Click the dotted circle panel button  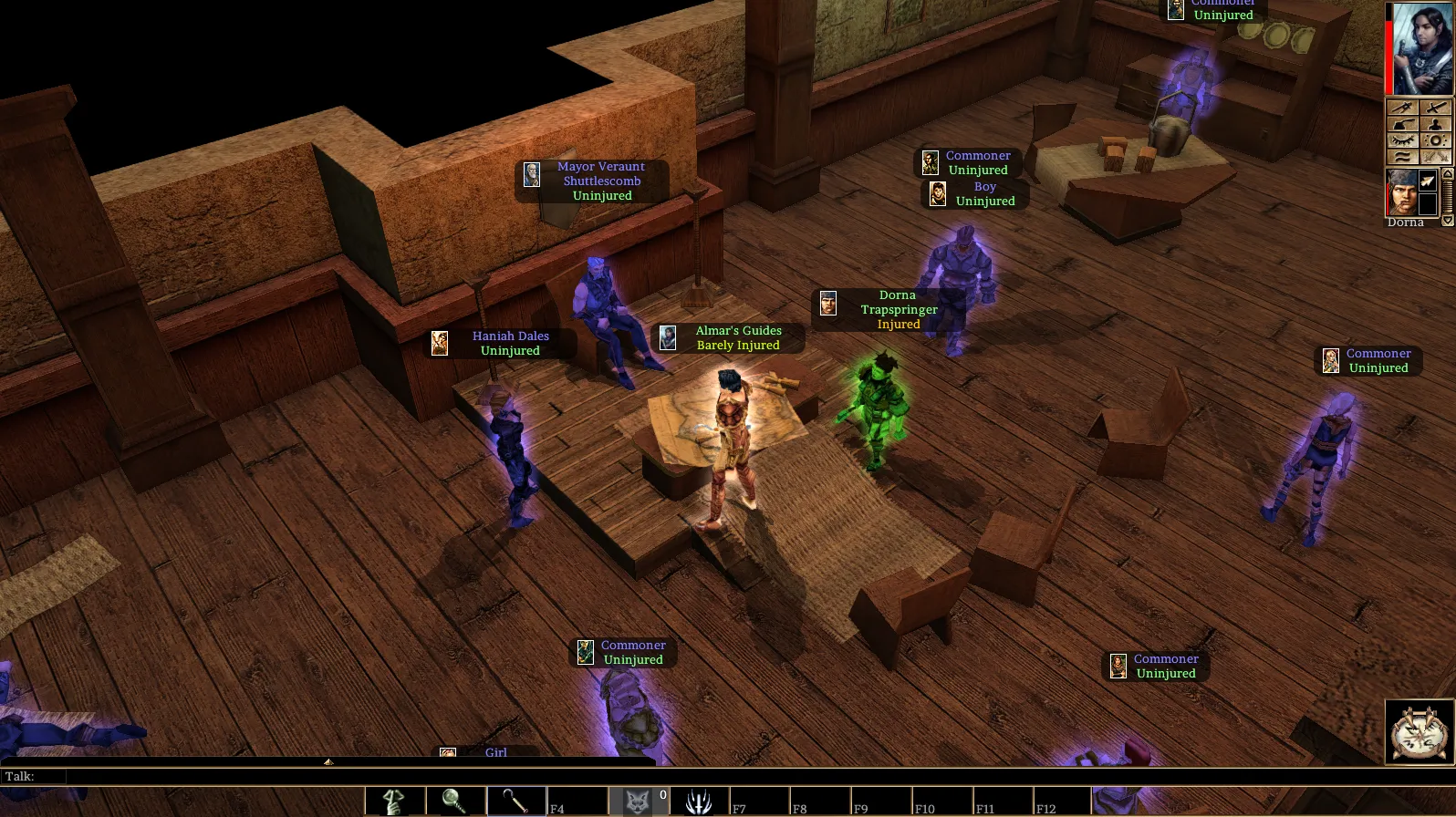1435,140
